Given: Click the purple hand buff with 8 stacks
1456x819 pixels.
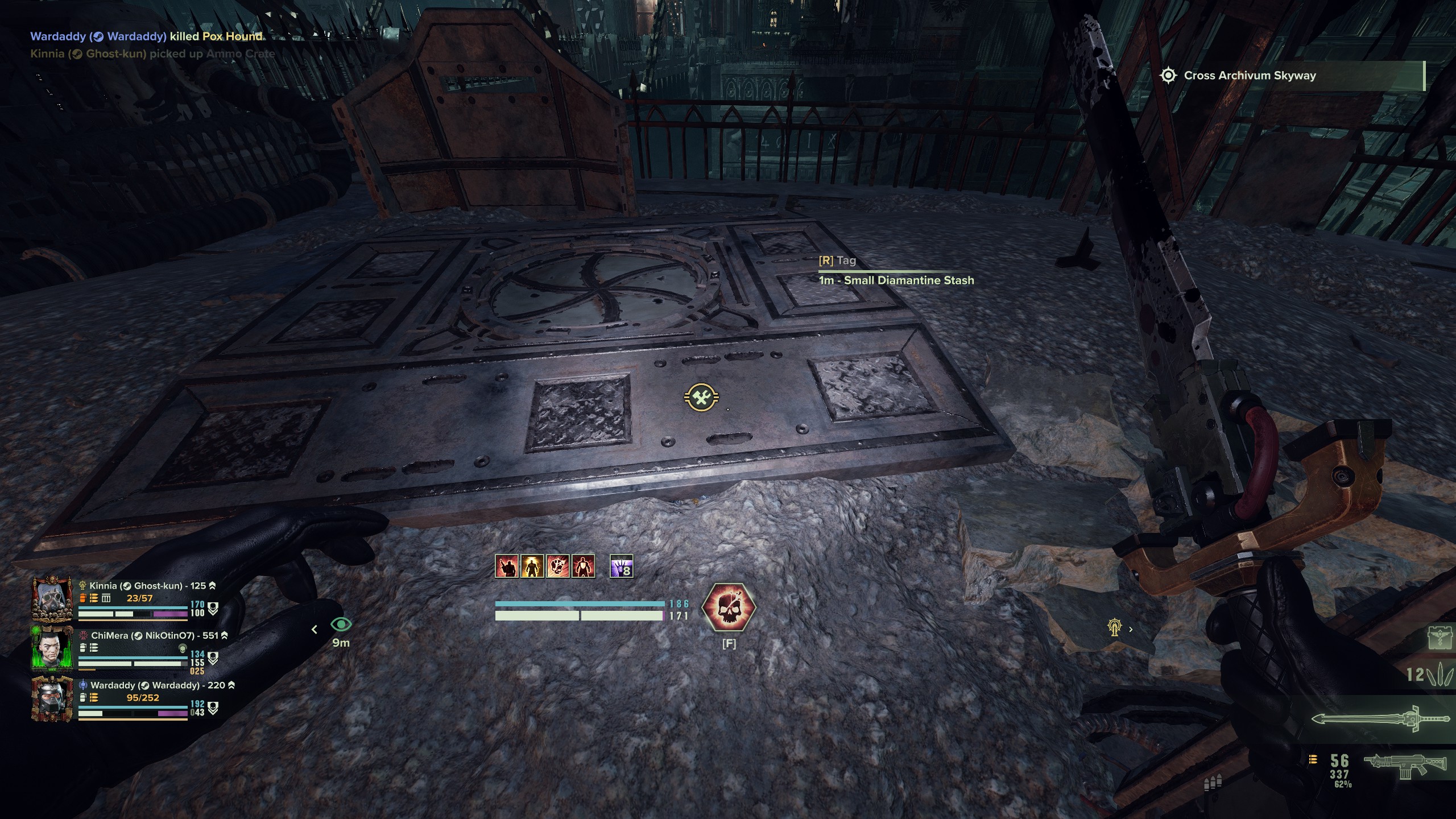Looking at the screenshot, I should coord(621,566).
